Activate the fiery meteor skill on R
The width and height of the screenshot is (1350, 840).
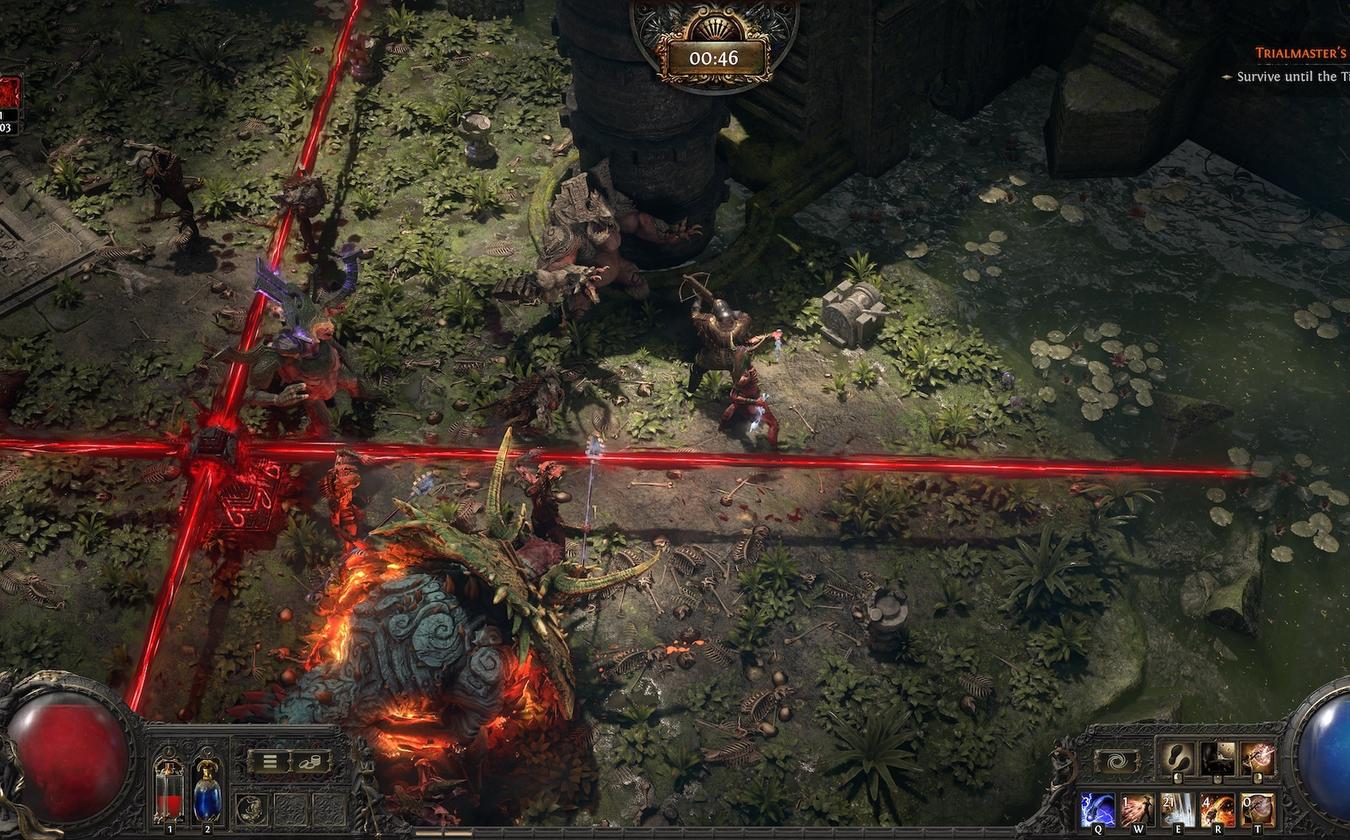1217,809
